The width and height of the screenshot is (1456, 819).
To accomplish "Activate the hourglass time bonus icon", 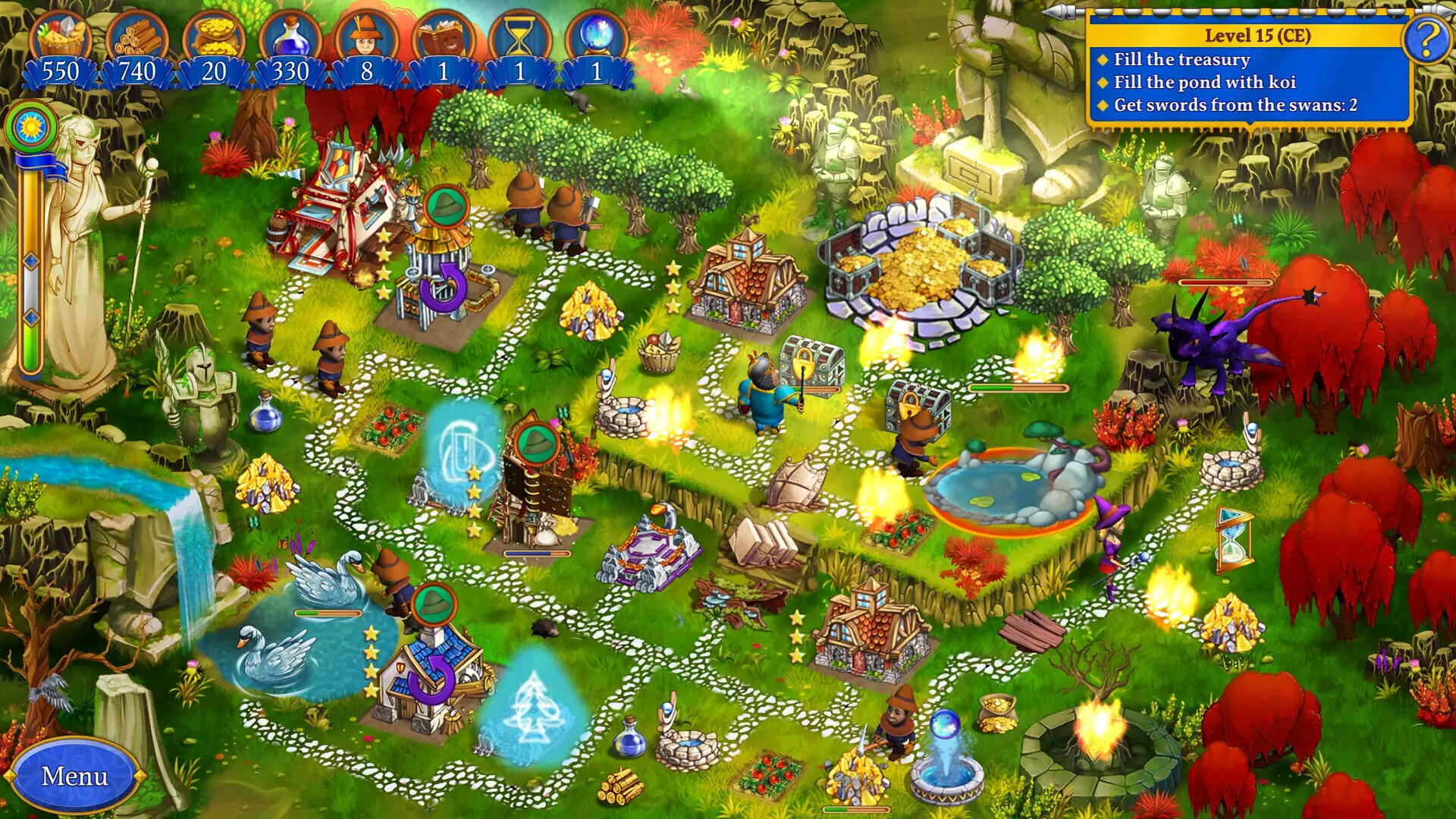I will (x=519, y=34).
